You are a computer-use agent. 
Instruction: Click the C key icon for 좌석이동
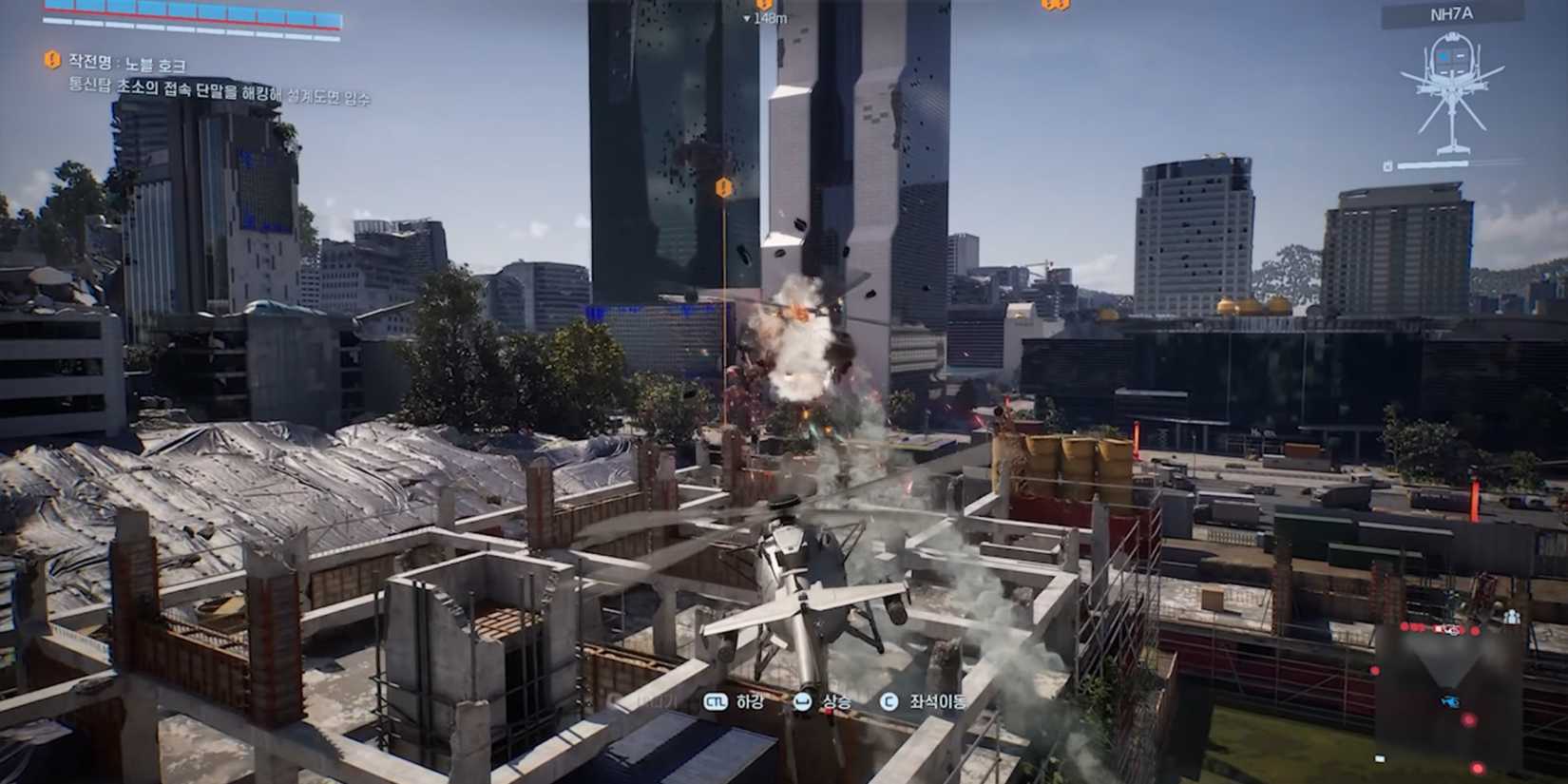coord(889,701)
